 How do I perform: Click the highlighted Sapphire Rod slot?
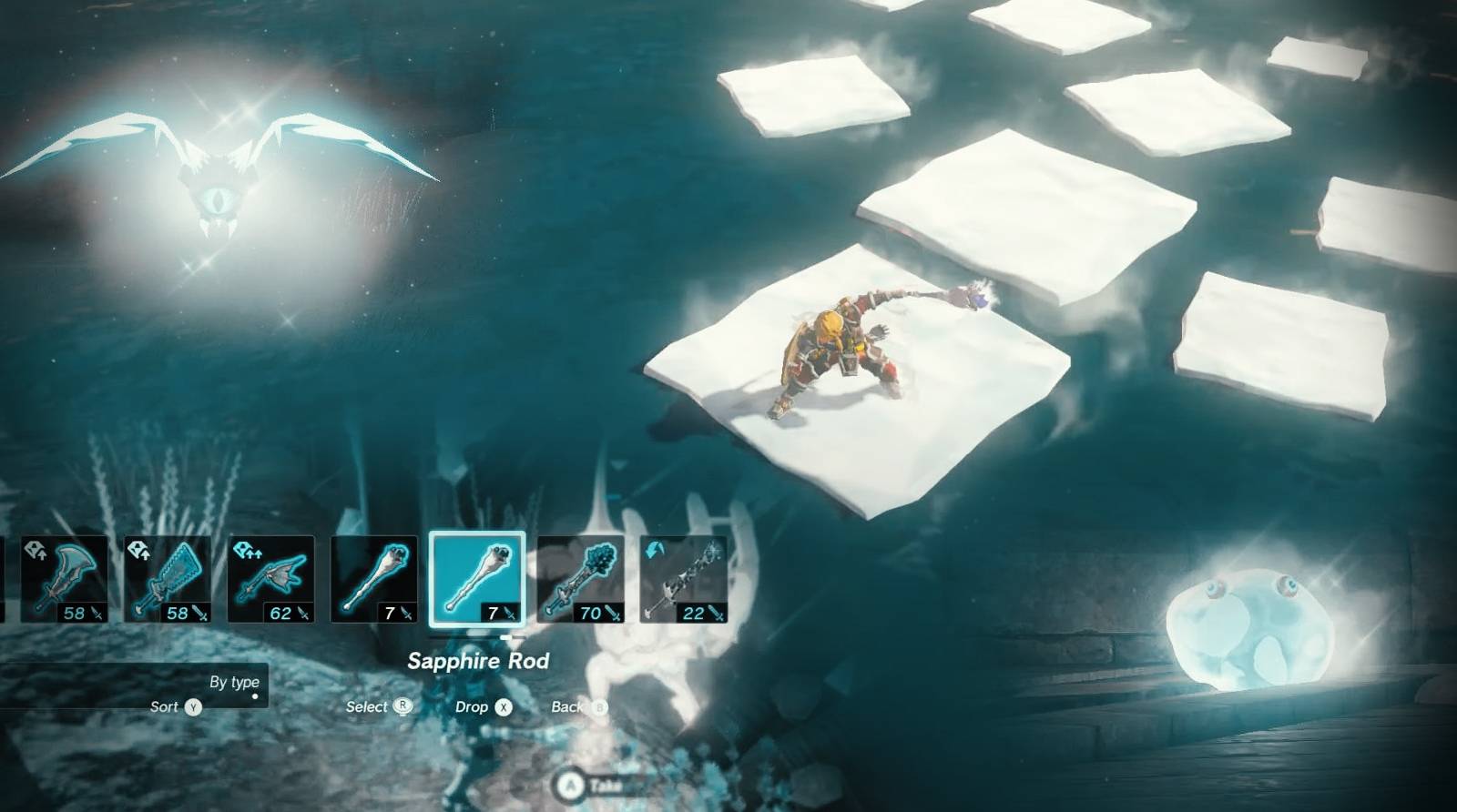[477, 579]
